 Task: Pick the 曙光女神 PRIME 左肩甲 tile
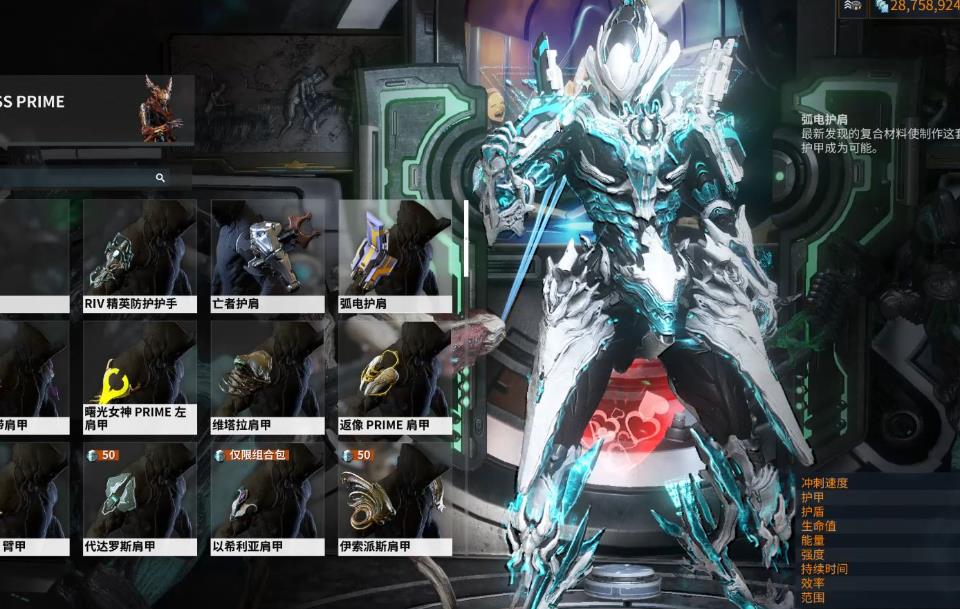click(139, 377)
